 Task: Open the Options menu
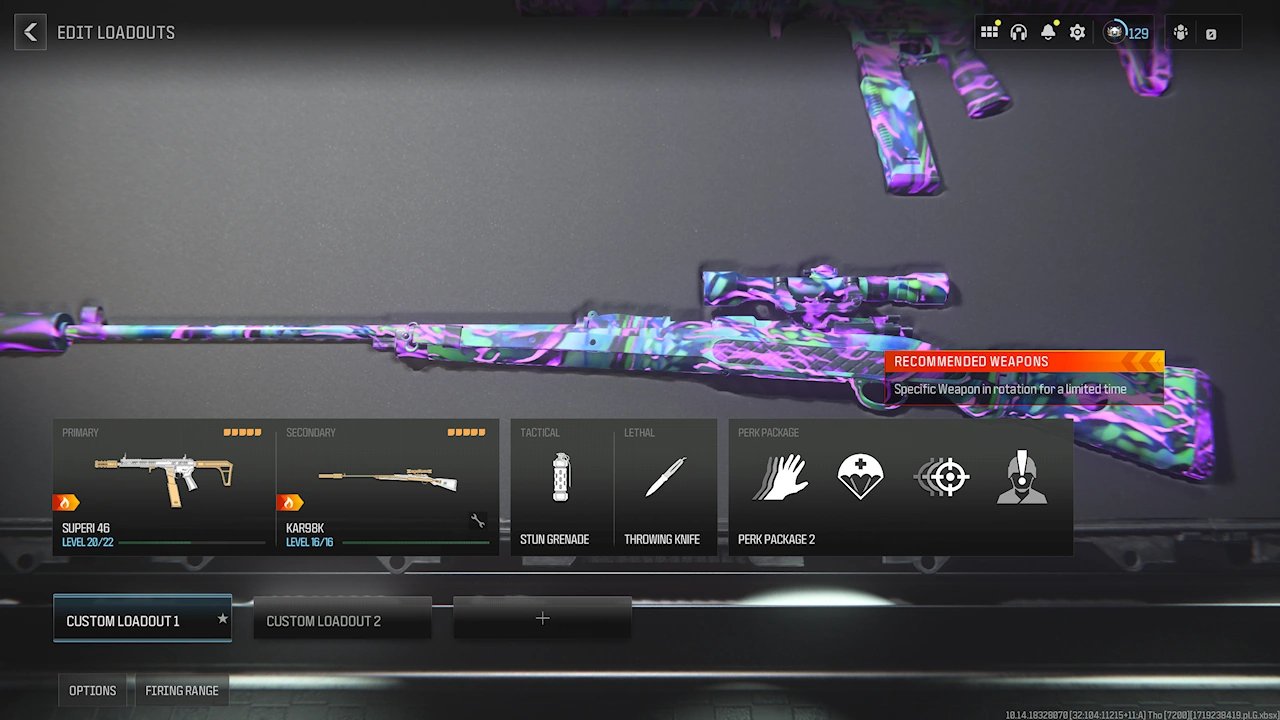click(92, 690)
